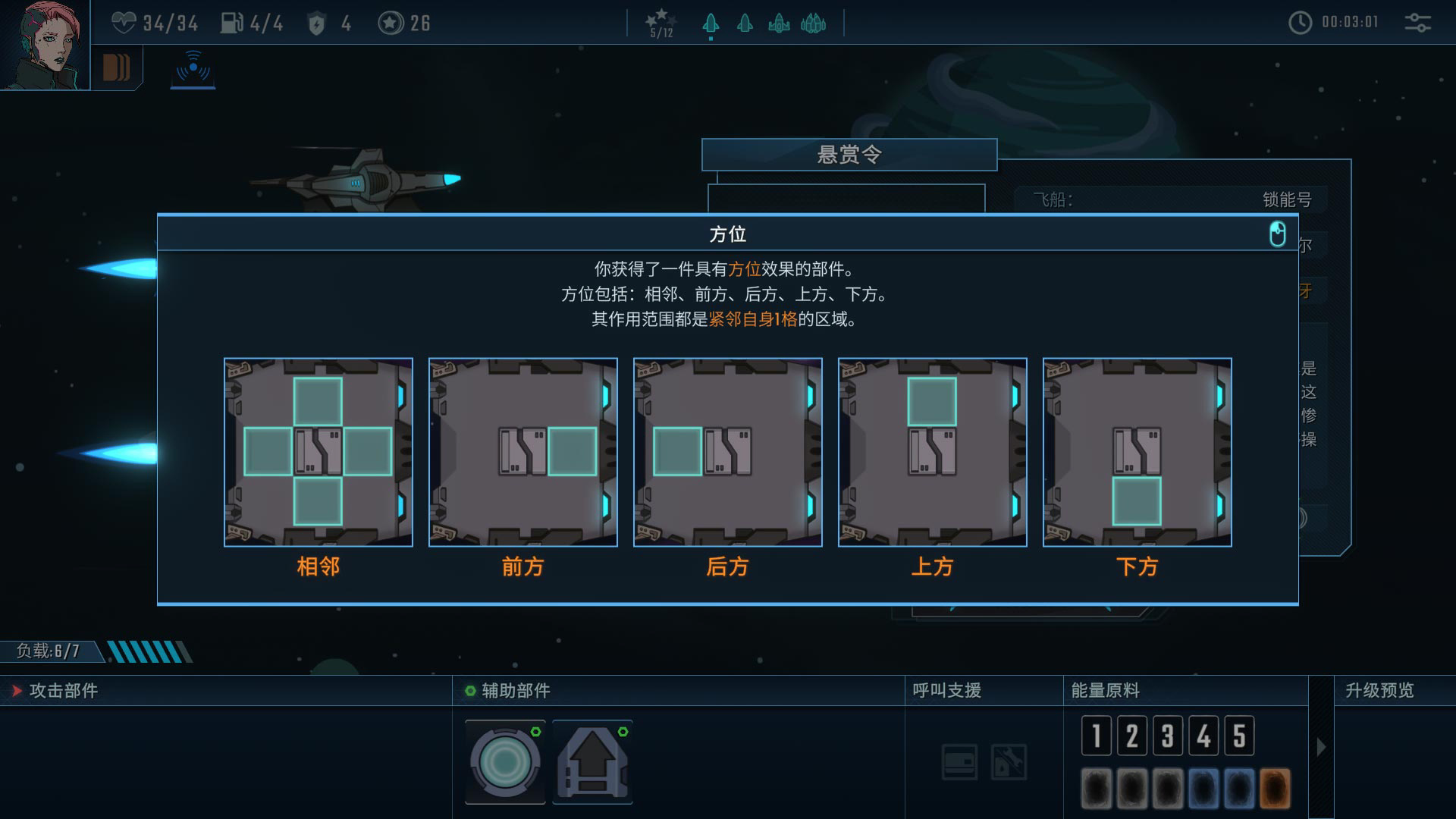Select the circular shield auxiliary part
This screenshot has width=1456, height=819.
505,761
